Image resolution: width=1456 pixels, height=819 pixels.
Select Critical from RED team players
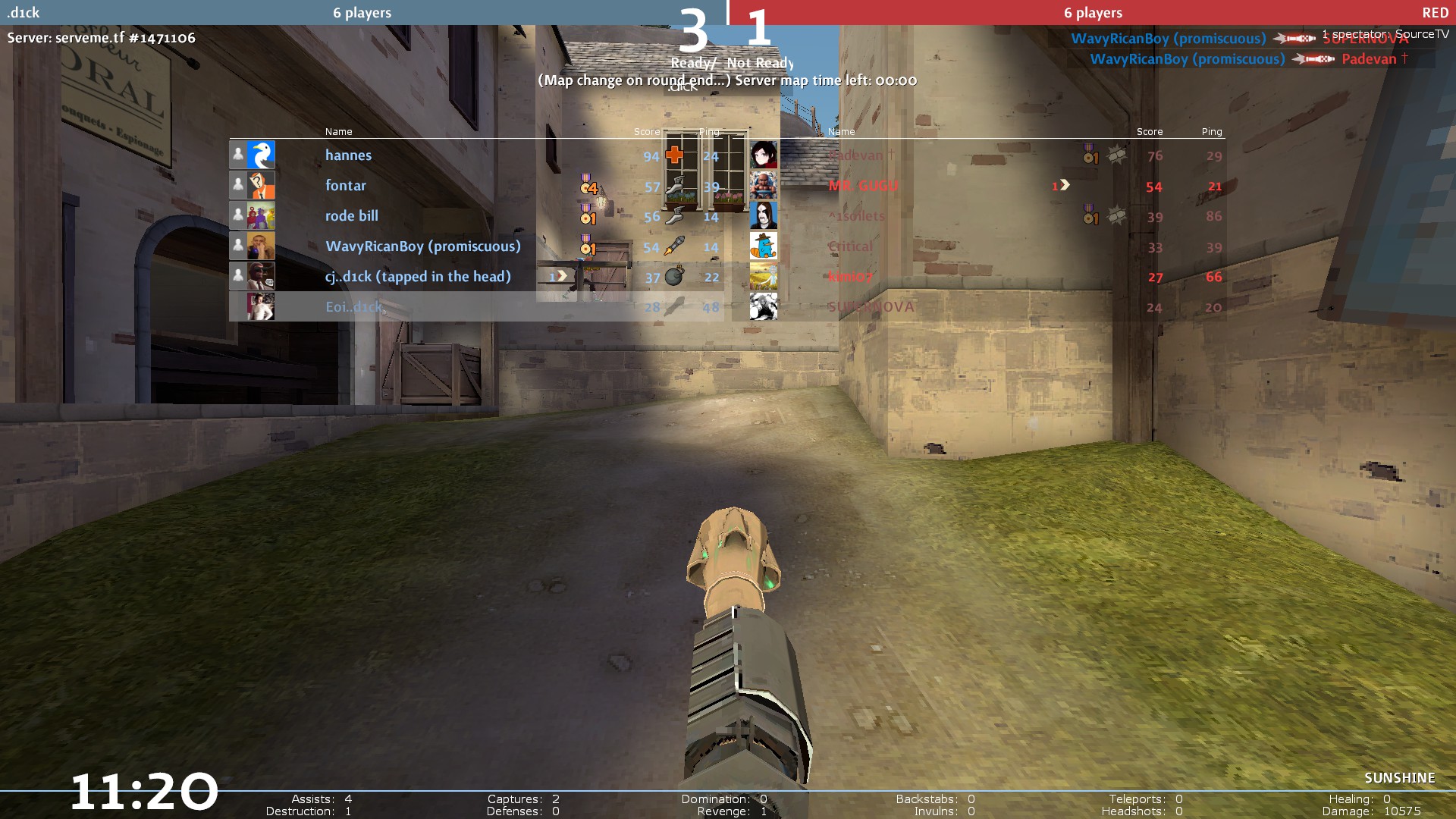[x=851, y=246]
